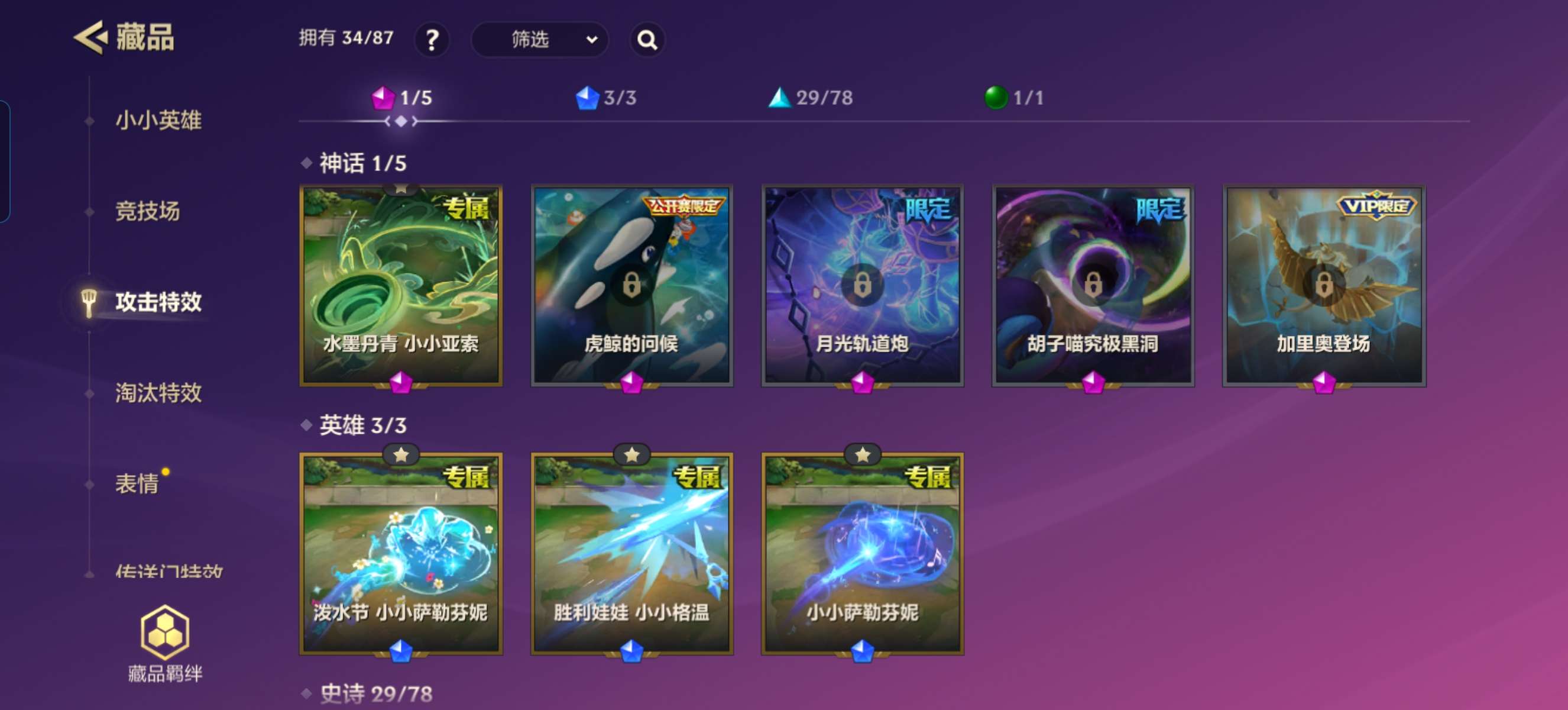
Task: Select the locked 胡子喵究极黑洞 card
Action: pos(1093,286)
